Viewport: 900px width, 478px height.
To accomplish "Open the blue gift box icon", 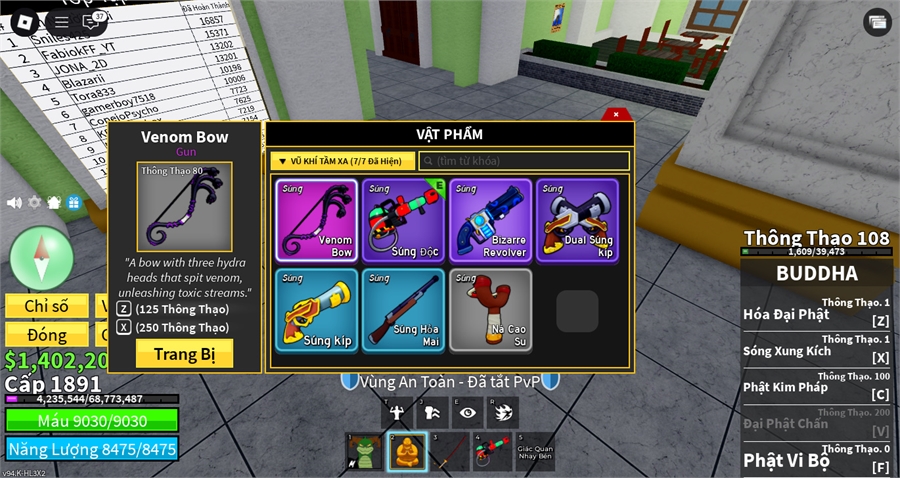I will click(74, 202).
